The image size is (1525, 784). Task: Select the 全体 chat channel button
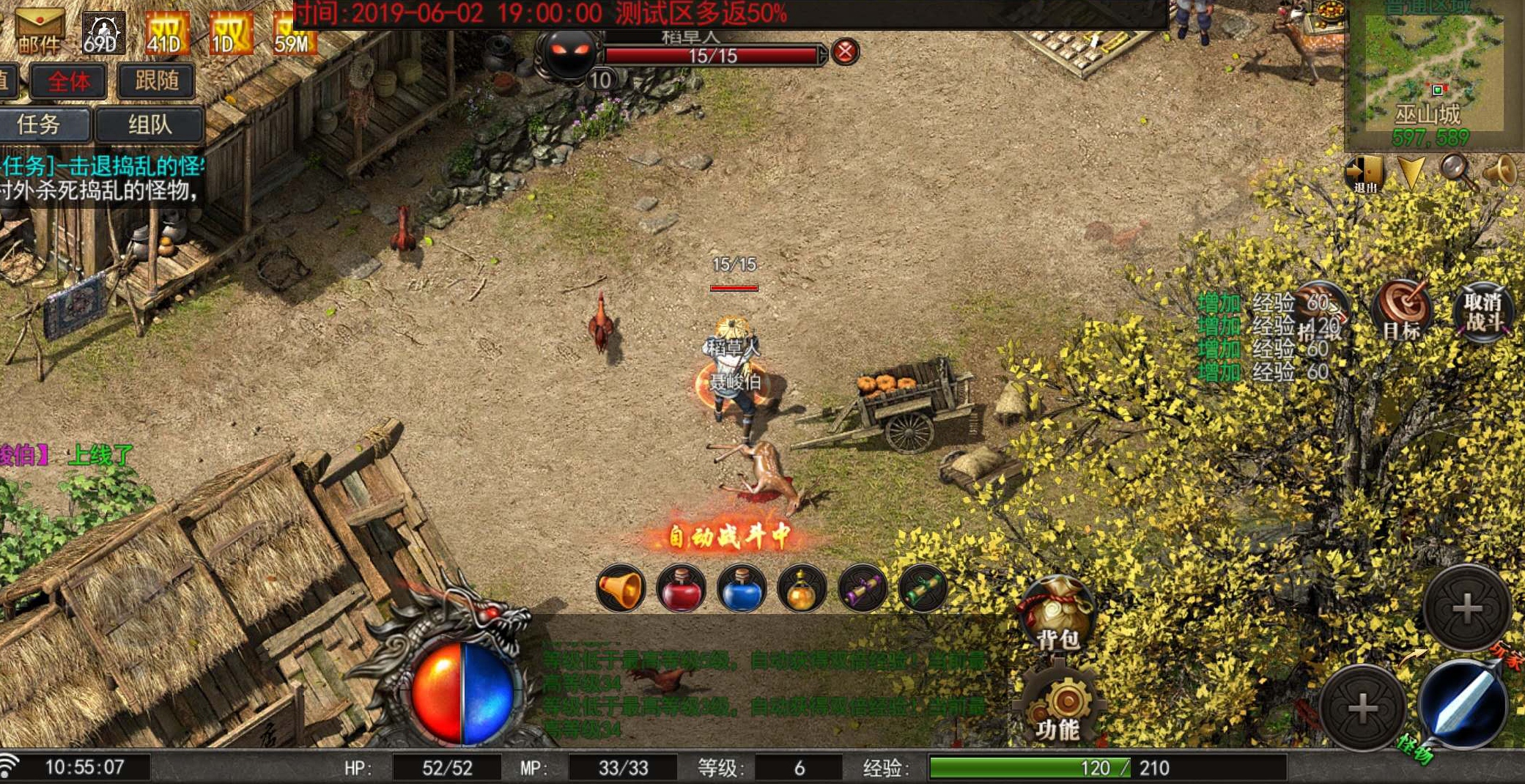tap(68, 81)
